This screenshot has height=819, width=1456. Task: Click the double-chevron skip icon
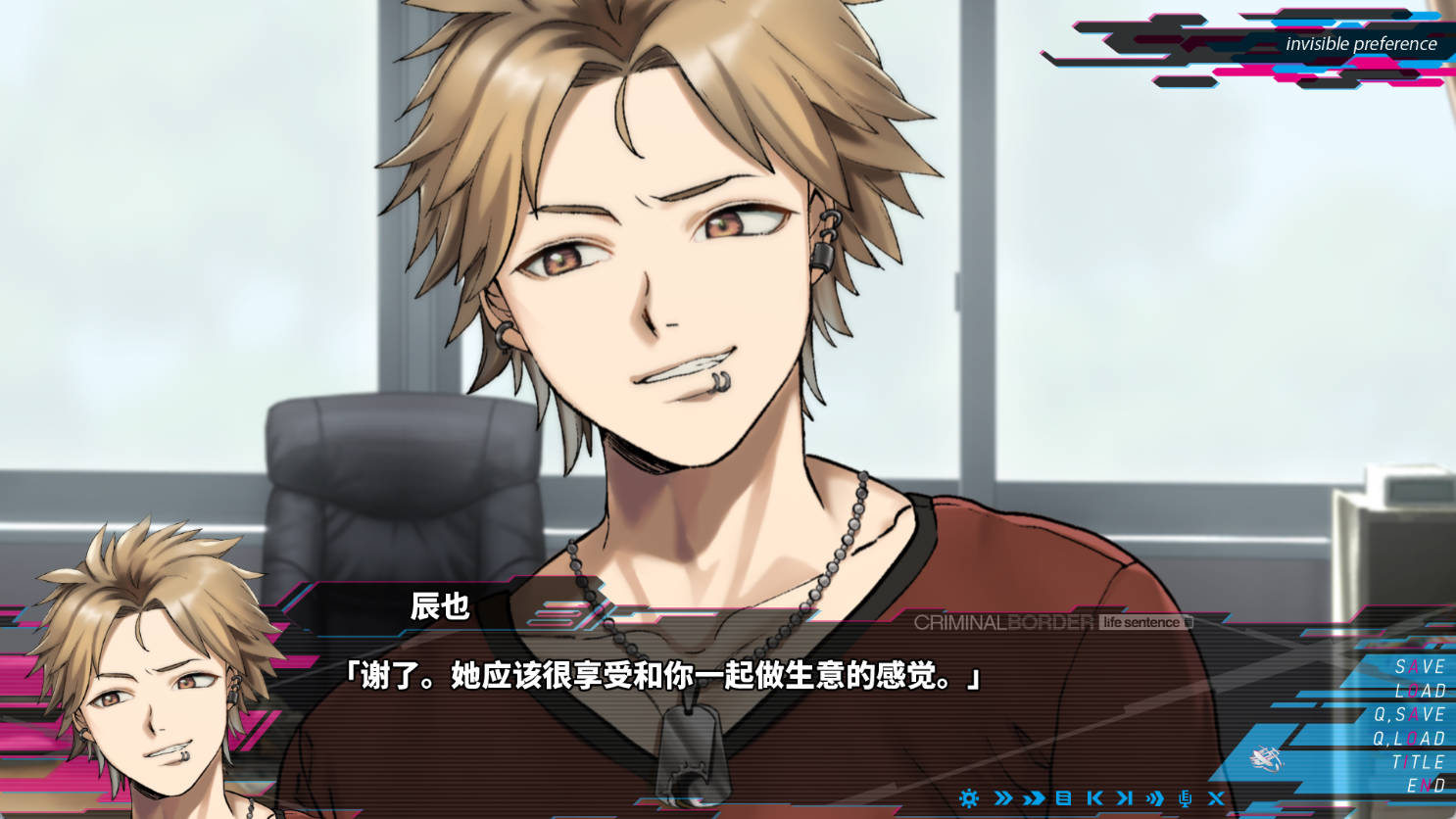pos(1002,798)
